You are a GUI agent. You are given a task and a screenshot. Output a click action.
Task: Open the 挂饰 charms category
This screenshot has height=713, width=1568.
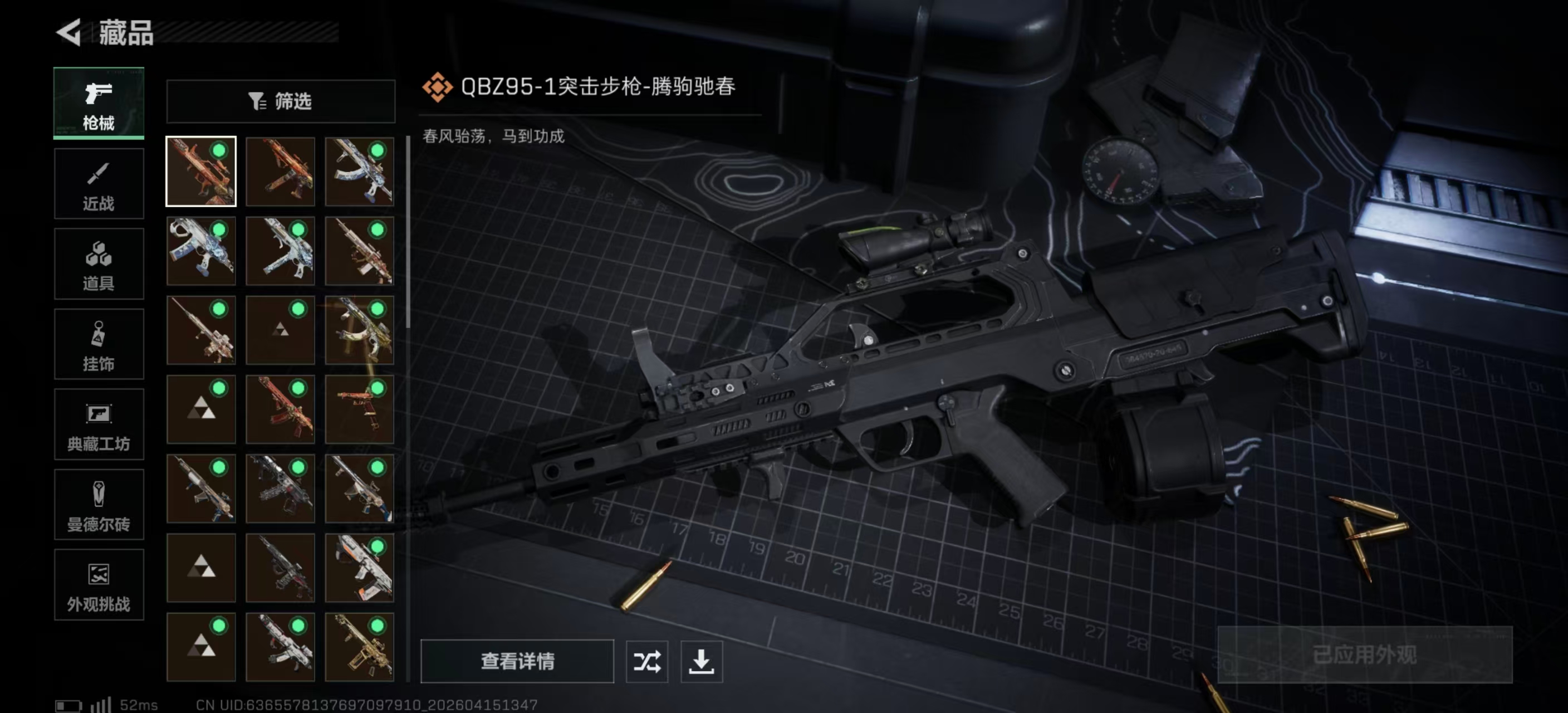tap(99, 345)
